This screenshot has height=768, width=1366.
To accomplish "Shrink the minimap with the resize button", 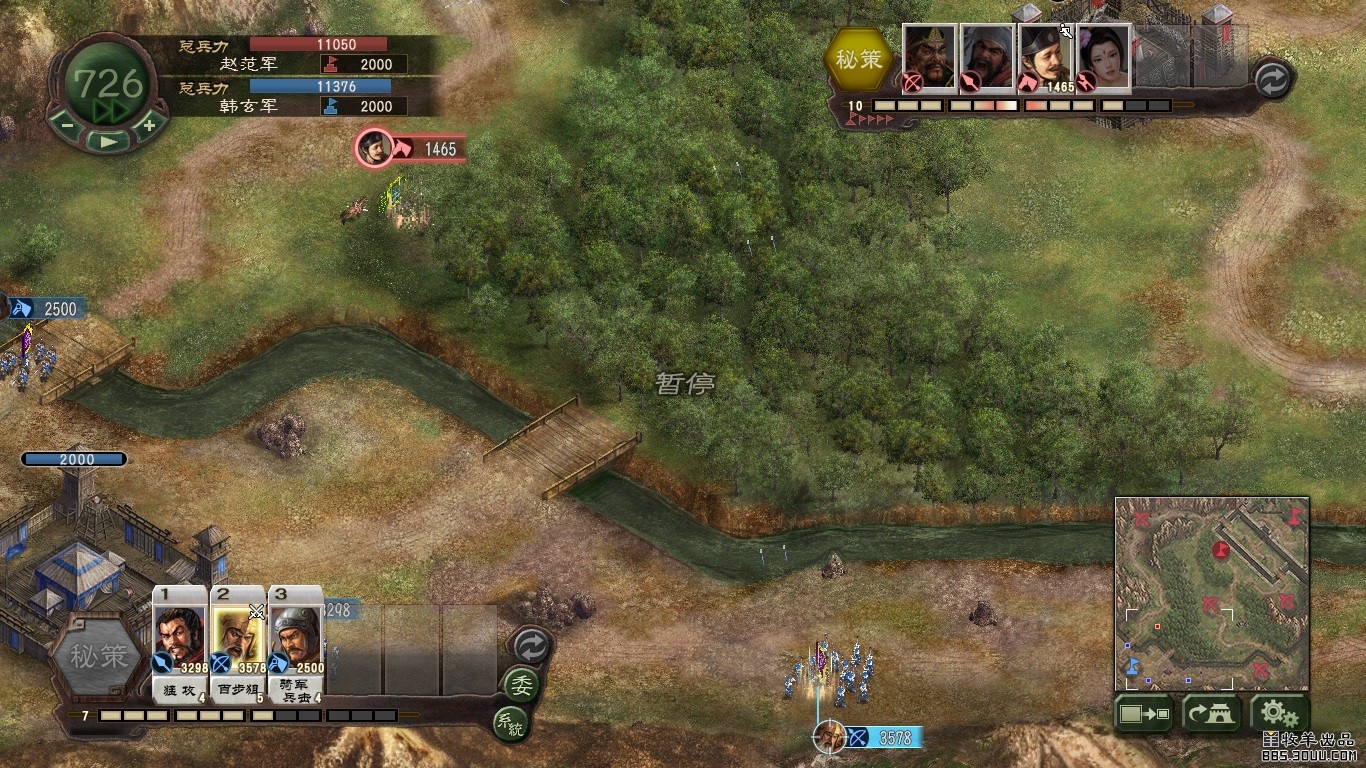I will tap(1145, 714).
